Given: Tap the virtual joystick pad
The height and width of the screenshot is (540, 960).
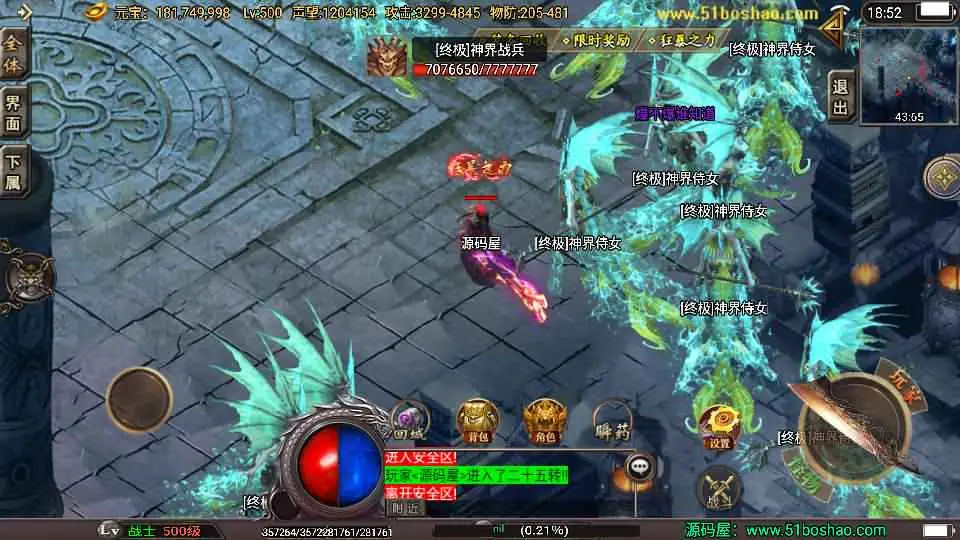Looking at the screenshot, I should tap(140, 399).
